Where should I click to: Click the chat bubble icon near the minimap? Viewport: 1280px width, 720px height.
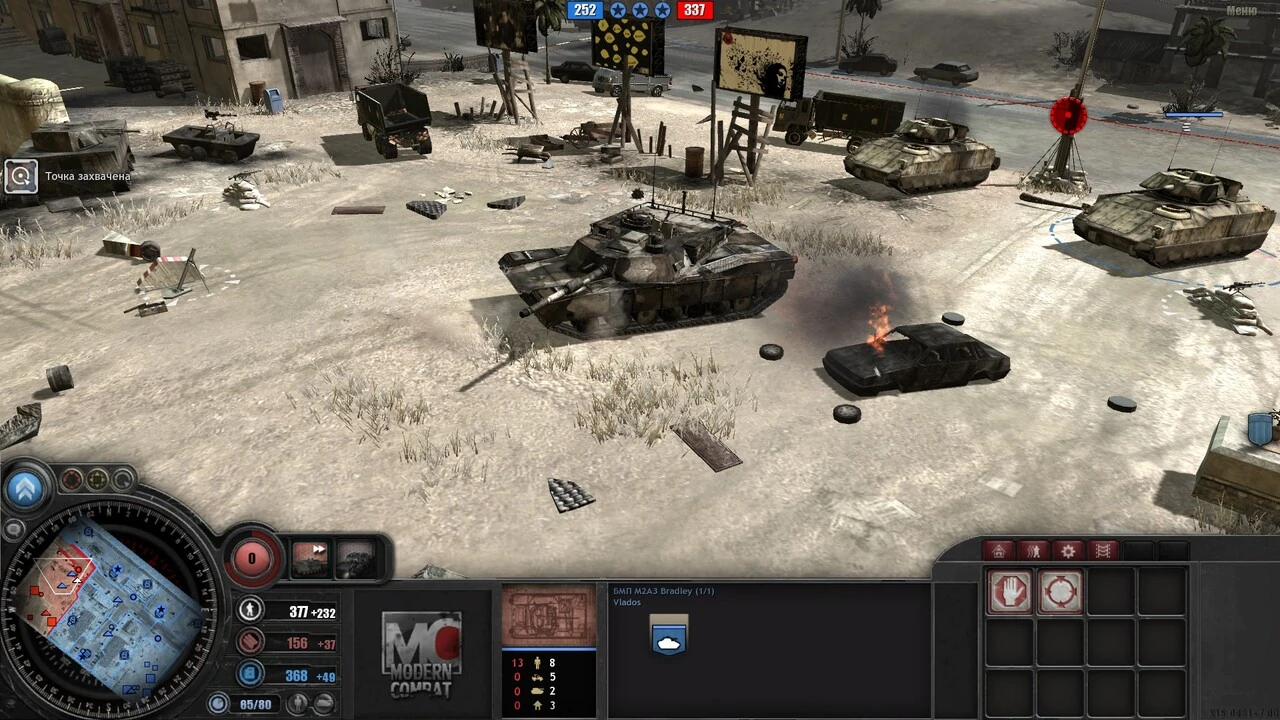pos(14,528)
